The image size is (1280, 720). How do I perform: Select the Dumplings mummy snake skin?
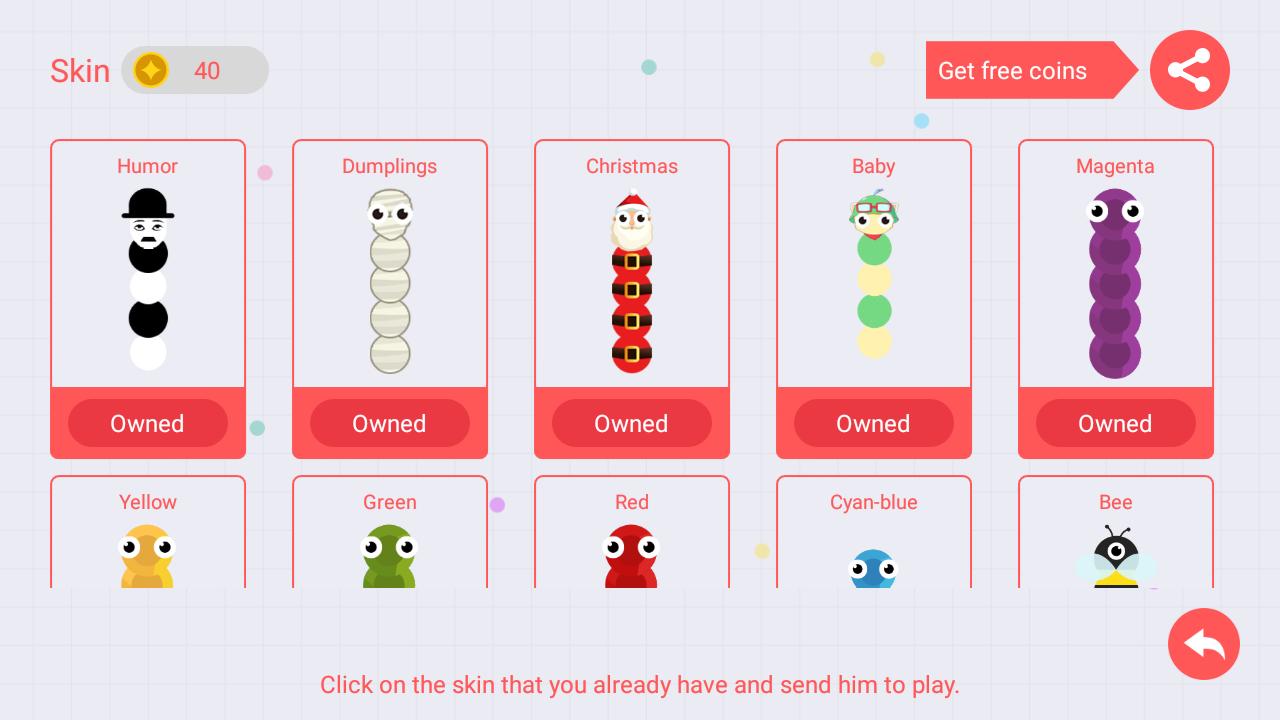pyautogui.click(x=390, y=280)
